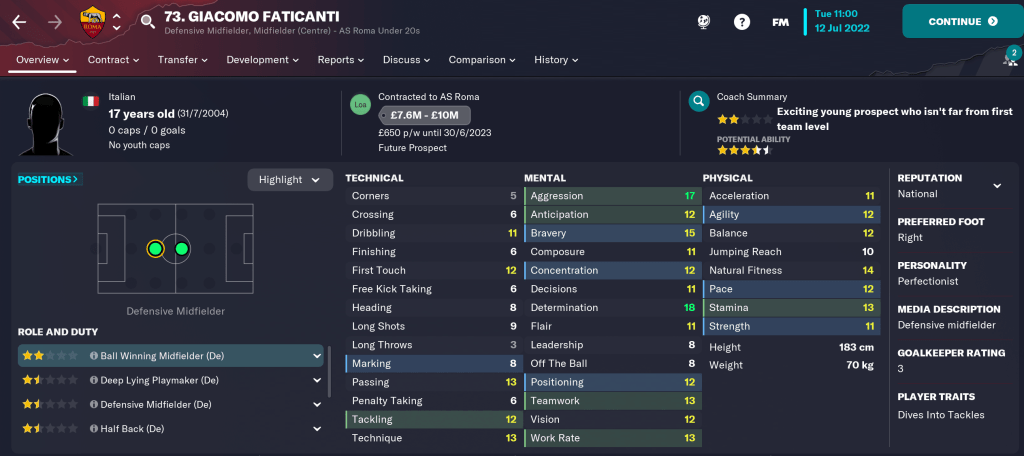
Task: Click the help question mark icon
Action: click(x=742, y=21)
